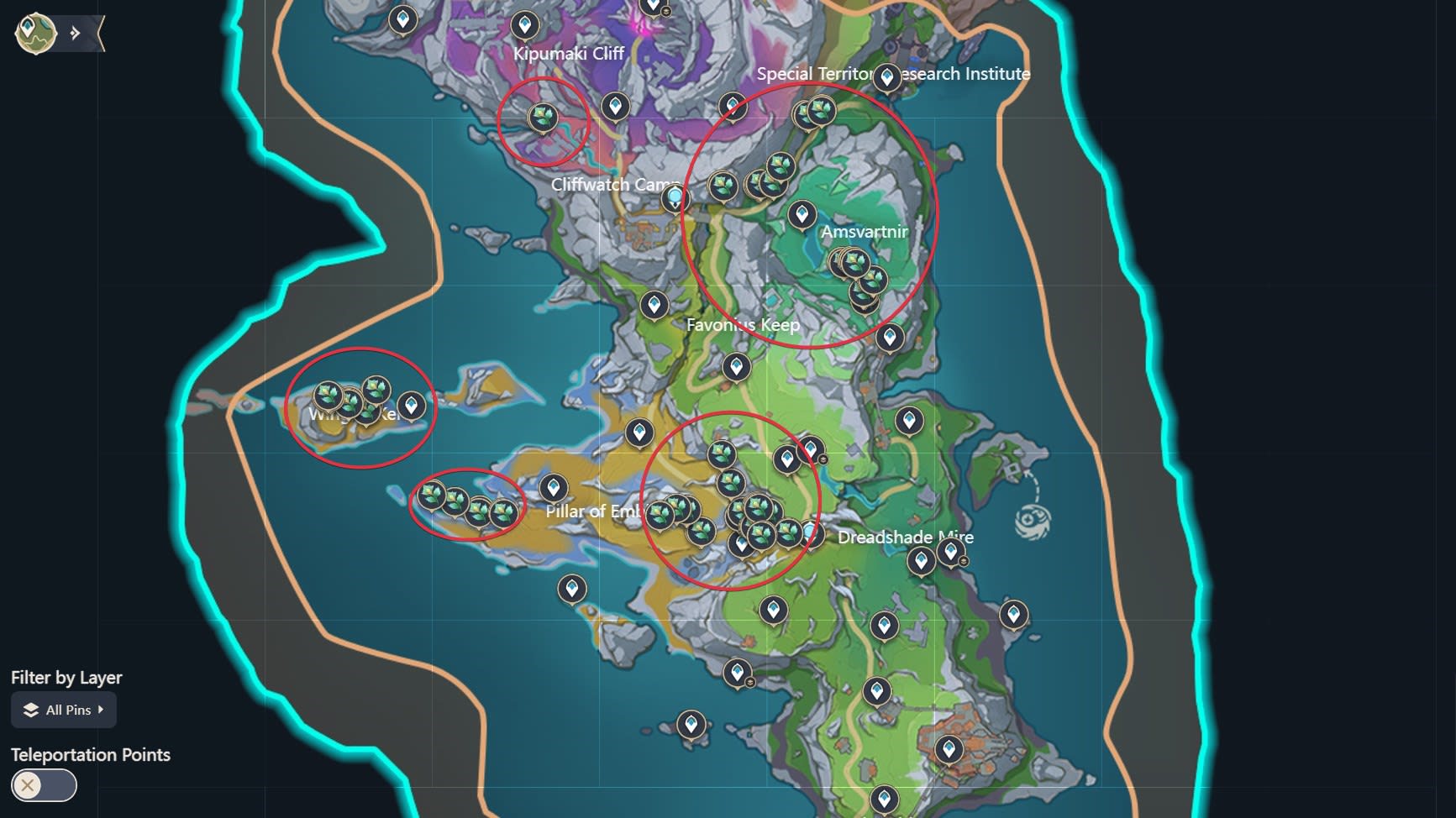
Task: Select the lone waypoint pin at the map's bottom
Action: 885,798
